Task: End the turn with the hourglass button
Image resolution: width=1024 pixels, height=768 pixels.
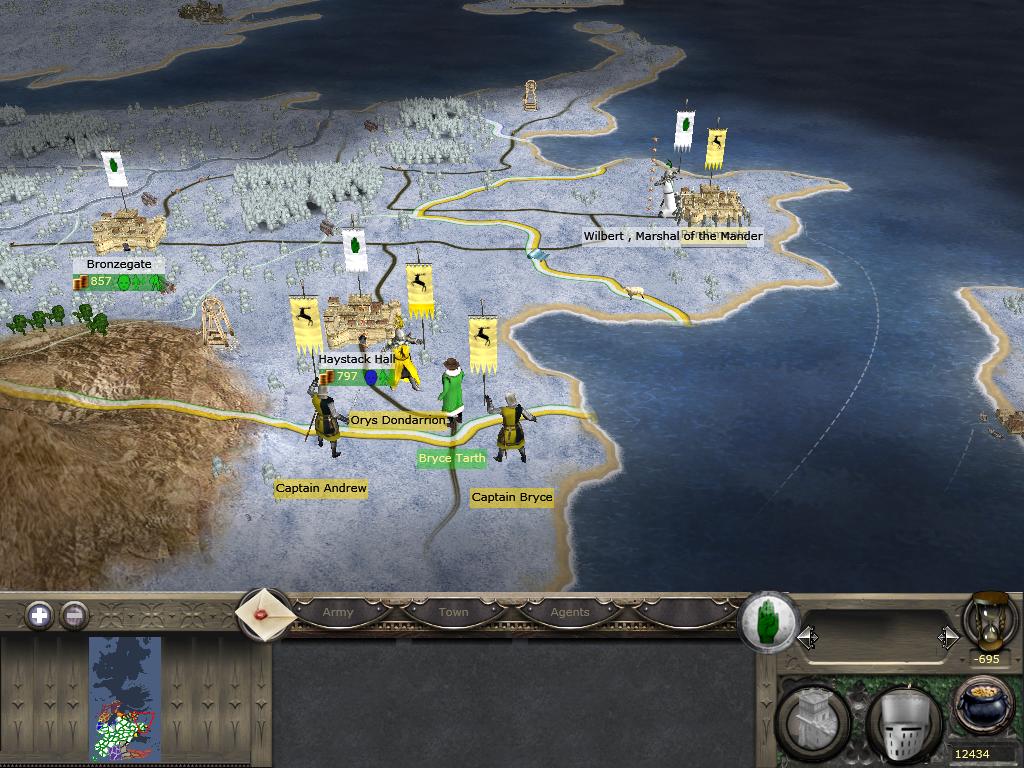Action: pyautogui.click(x=989, y=620)
